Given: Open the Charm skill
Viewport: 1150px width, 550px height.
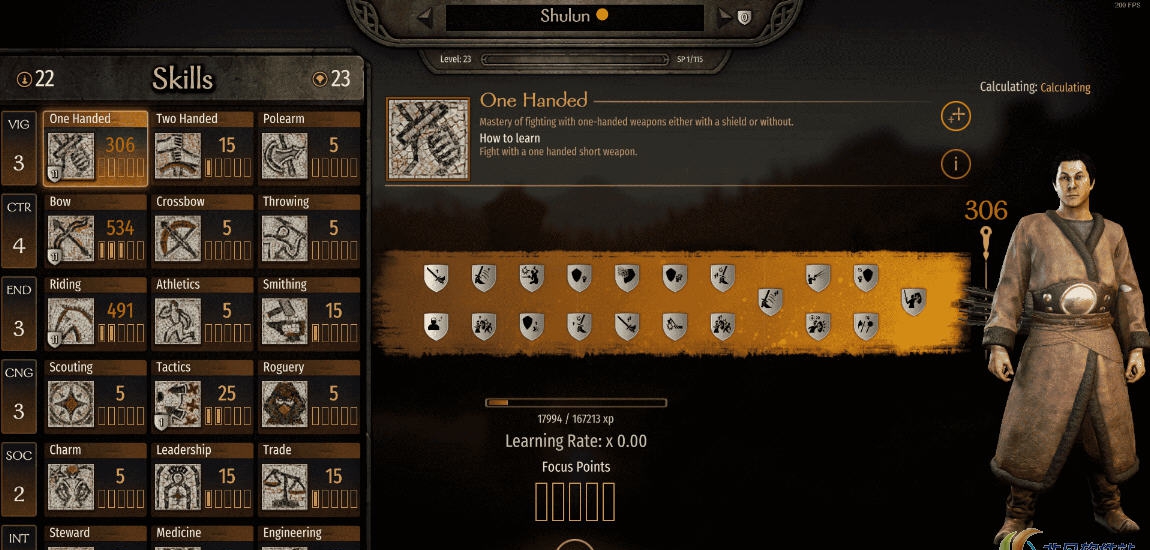Looking at the screenshot, I should coord(95,480).
